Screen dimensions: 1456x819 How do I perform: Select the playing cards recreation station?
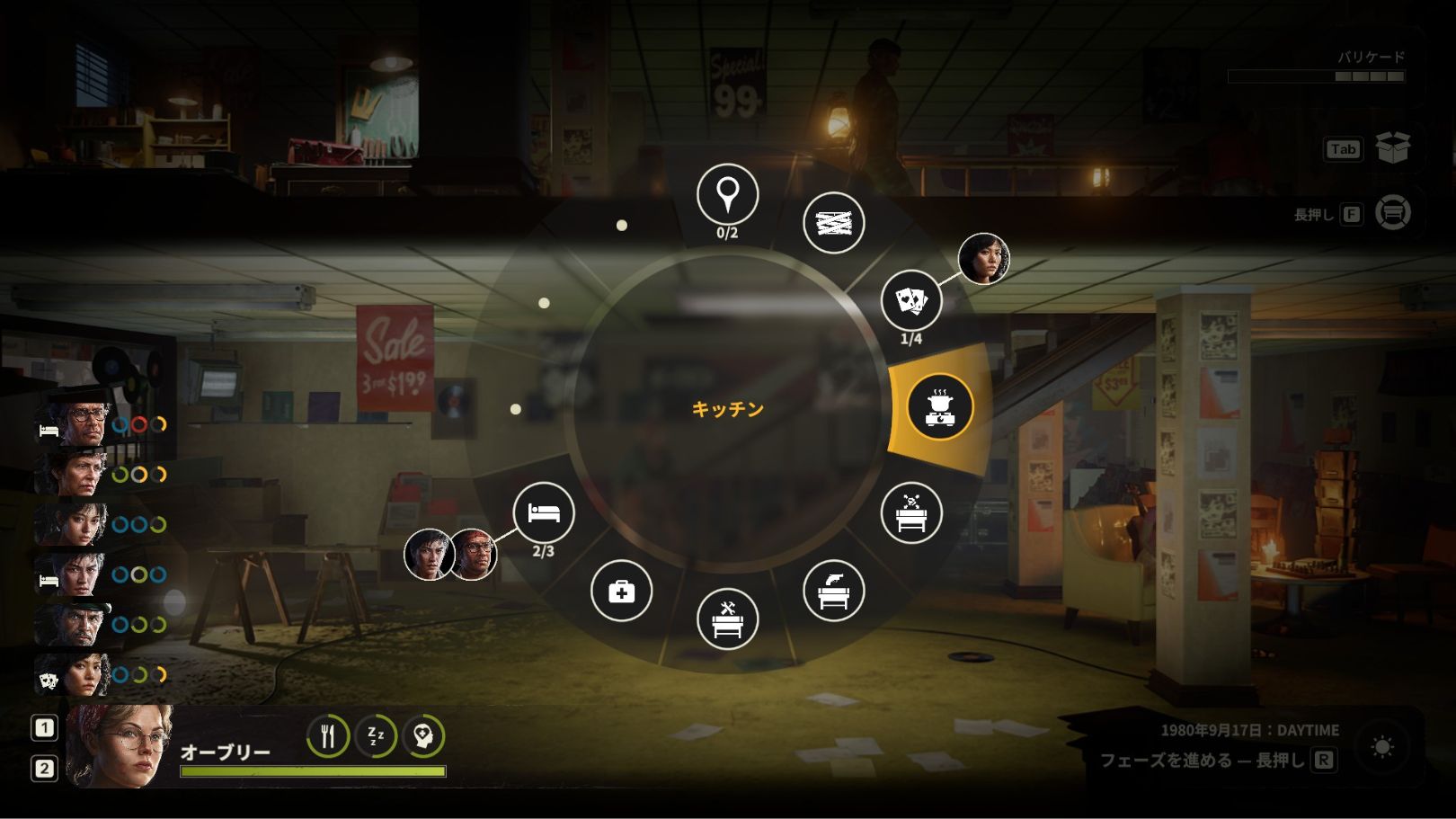(911, 301)
